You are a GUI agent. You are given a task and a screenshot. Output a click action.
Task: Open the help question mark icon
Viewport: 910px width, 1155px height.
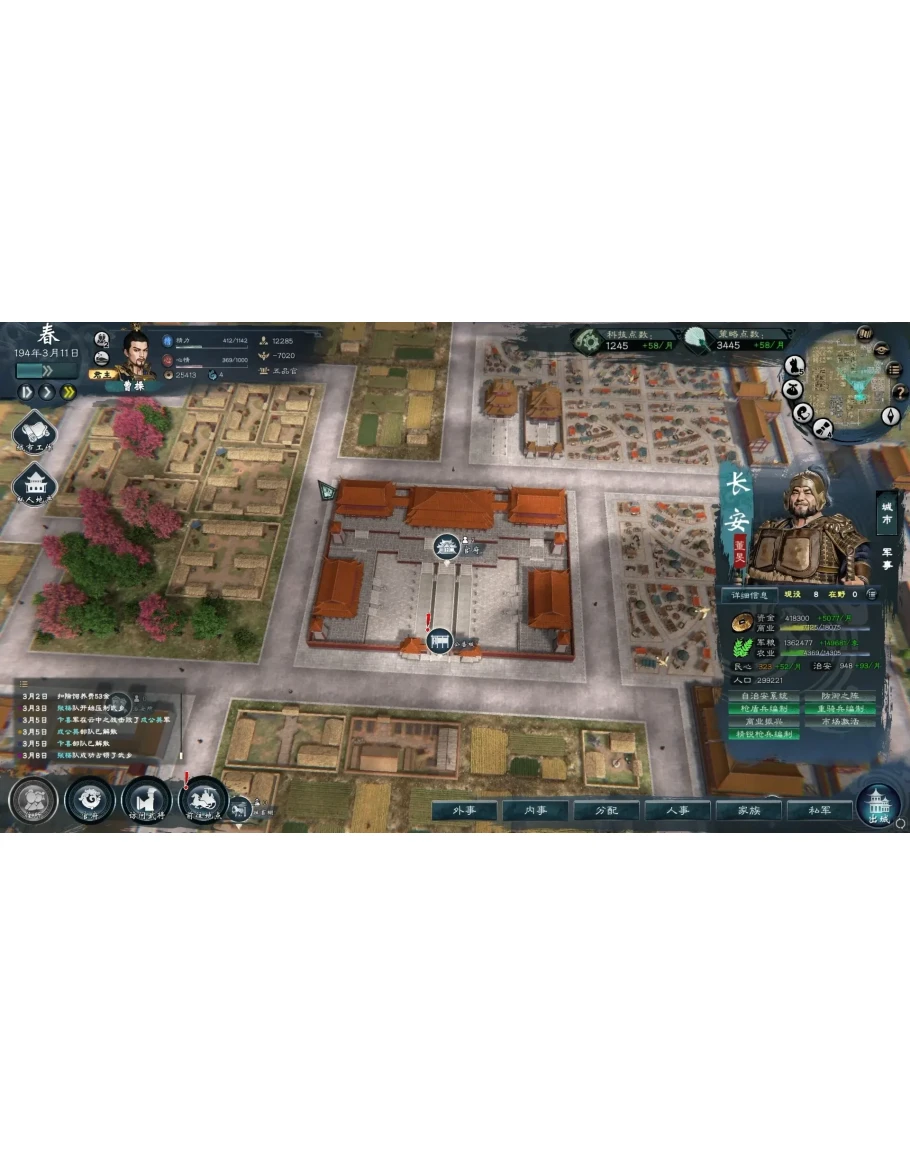898,392
